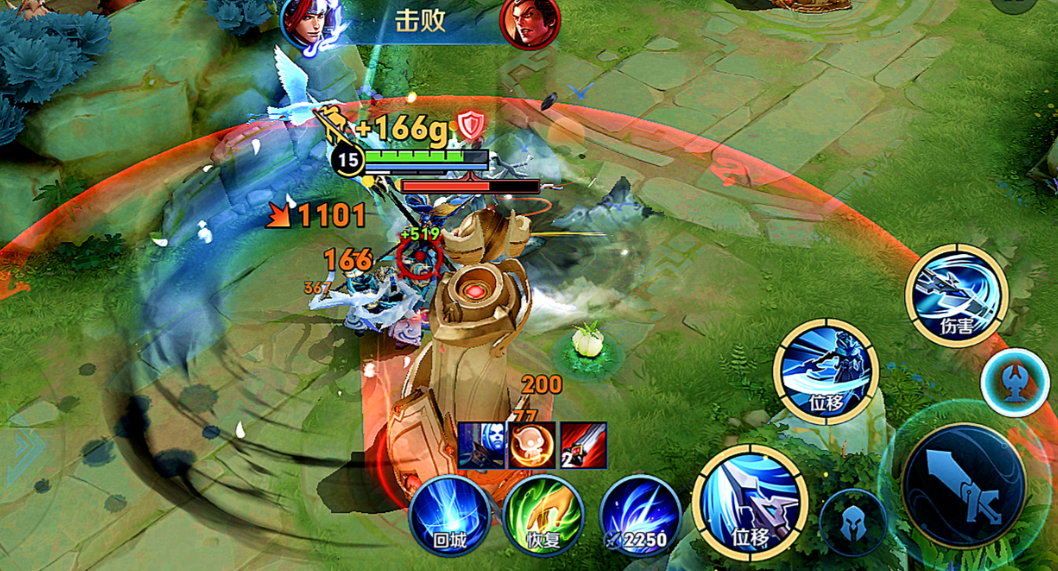Cast the 位移 armored warrior skill
Viewport: 1058px width, 571px height.
coord(825,371)
